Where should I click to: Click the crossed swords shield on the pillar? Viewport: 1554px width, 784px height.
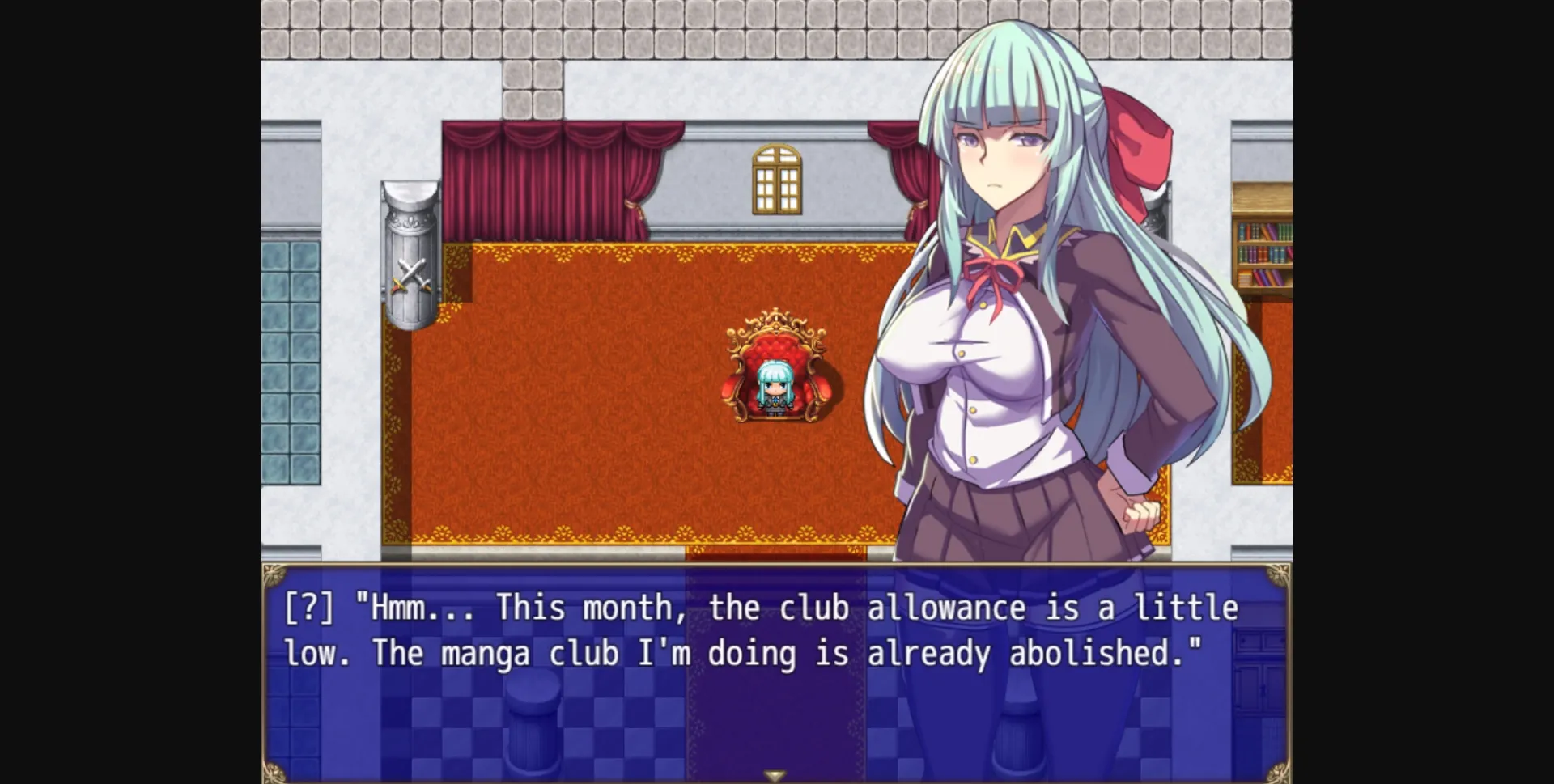[412, 275]
